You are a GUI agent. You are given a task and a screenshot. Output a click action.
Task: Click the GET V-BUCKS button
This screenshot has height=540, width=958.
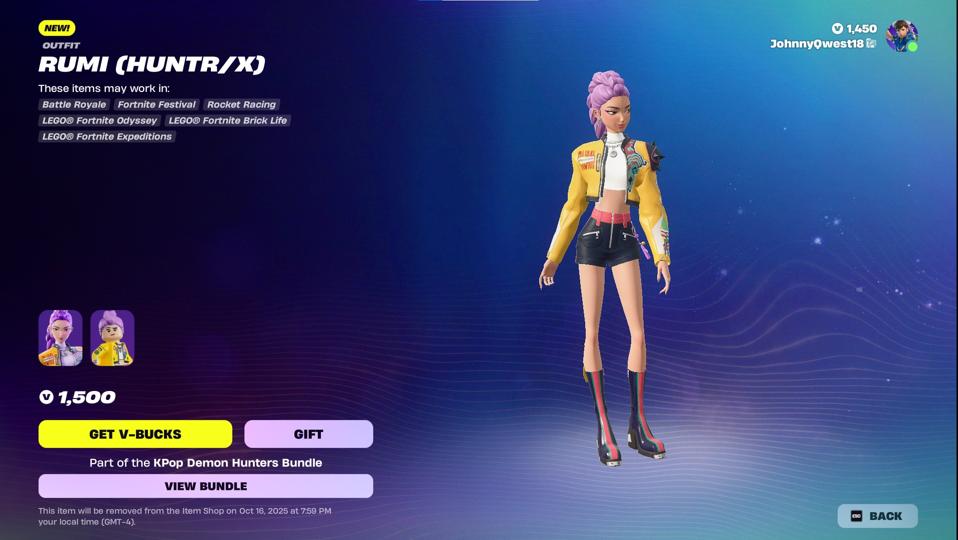click(x=135, y=434)
